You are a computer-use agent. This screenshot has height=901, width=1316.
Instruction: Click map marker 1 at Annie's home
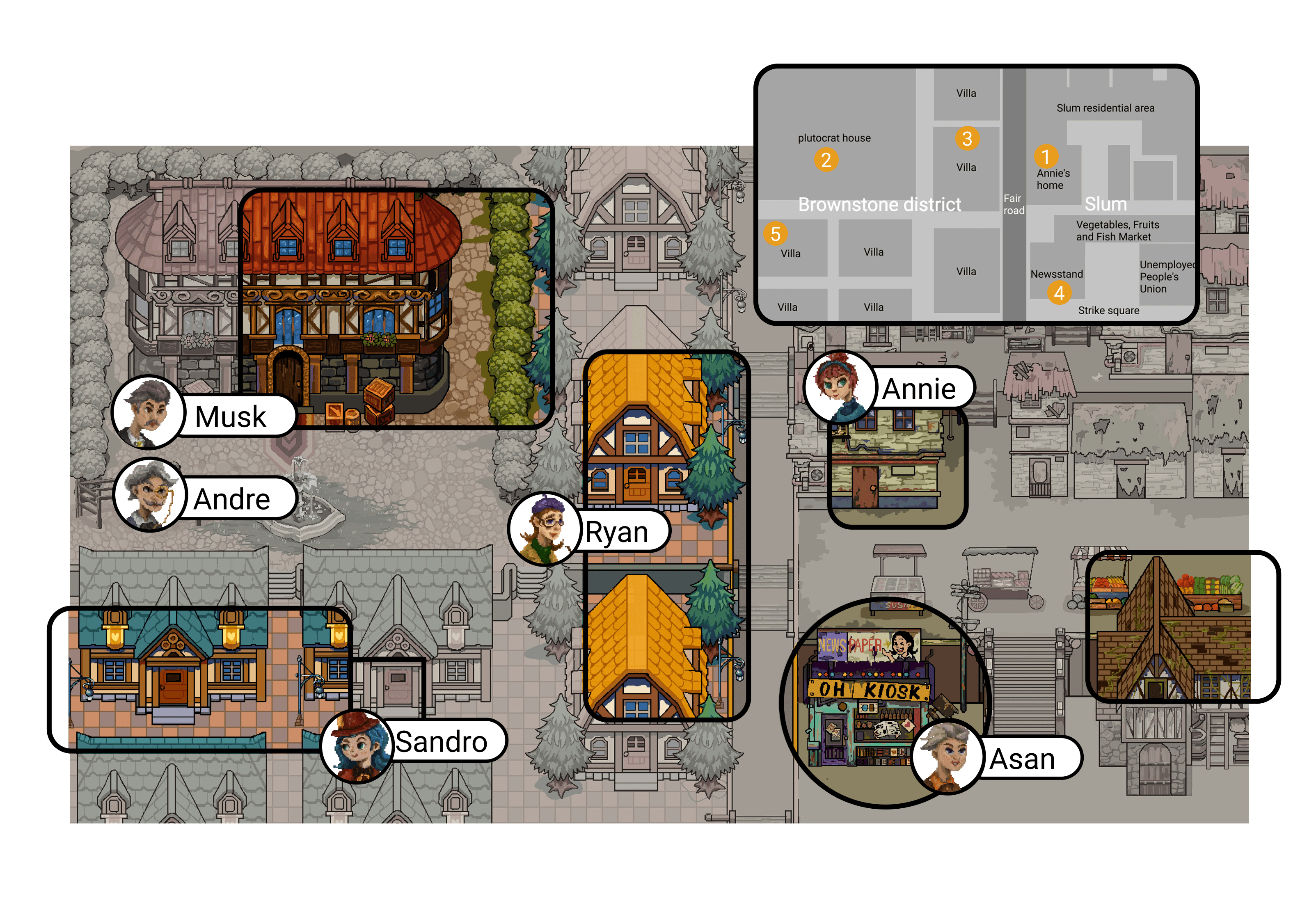[1046, 156]
